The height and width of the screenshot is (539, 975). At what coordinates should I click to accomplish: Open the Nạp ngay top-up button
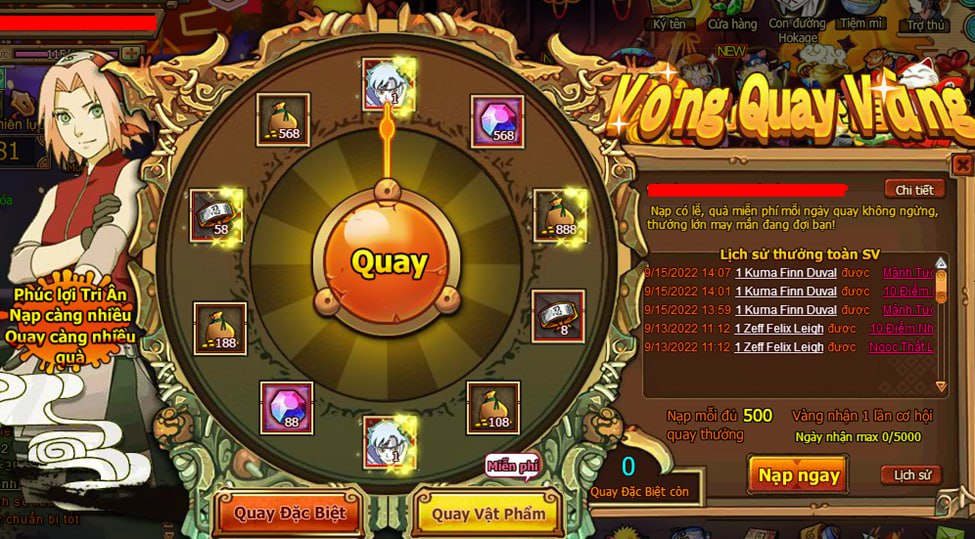797,475
